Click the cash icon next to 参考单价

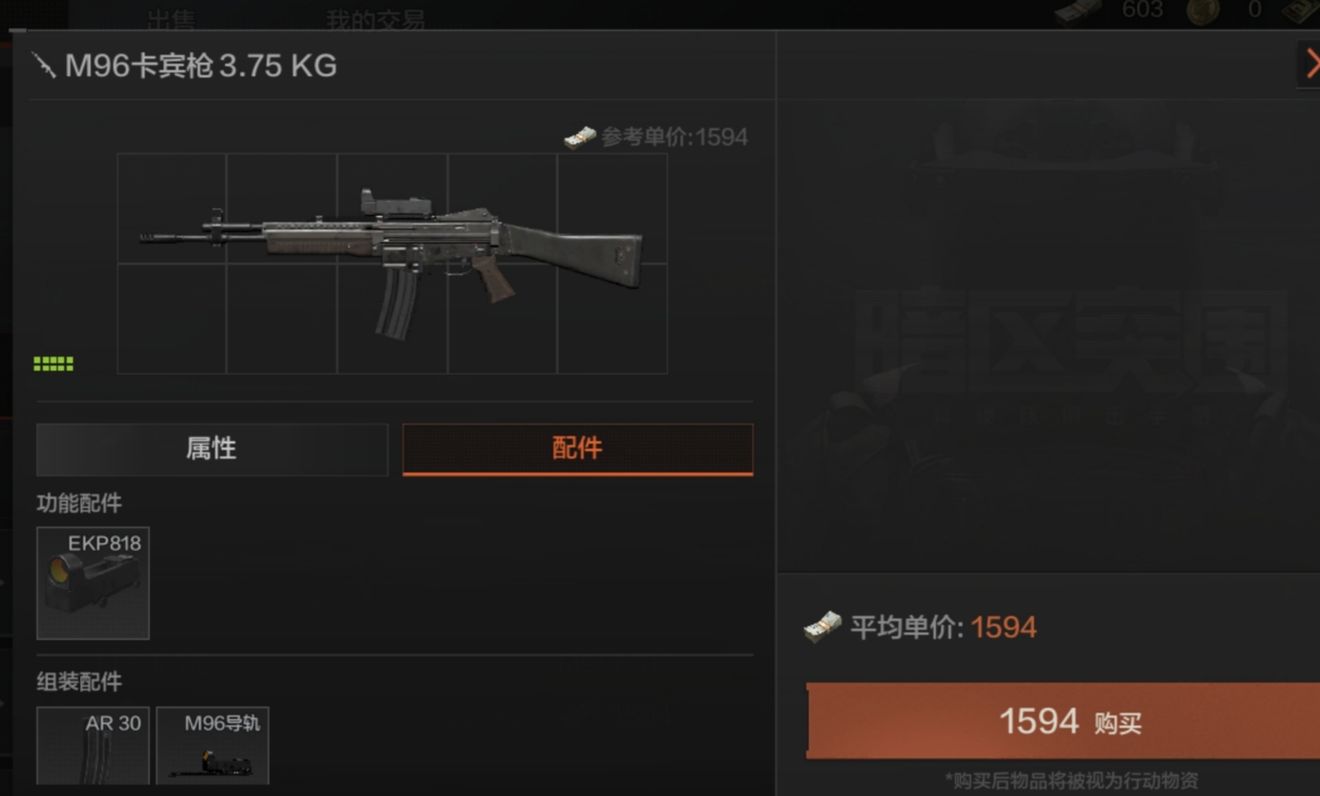pyautogui.click(x=578, y=137)
